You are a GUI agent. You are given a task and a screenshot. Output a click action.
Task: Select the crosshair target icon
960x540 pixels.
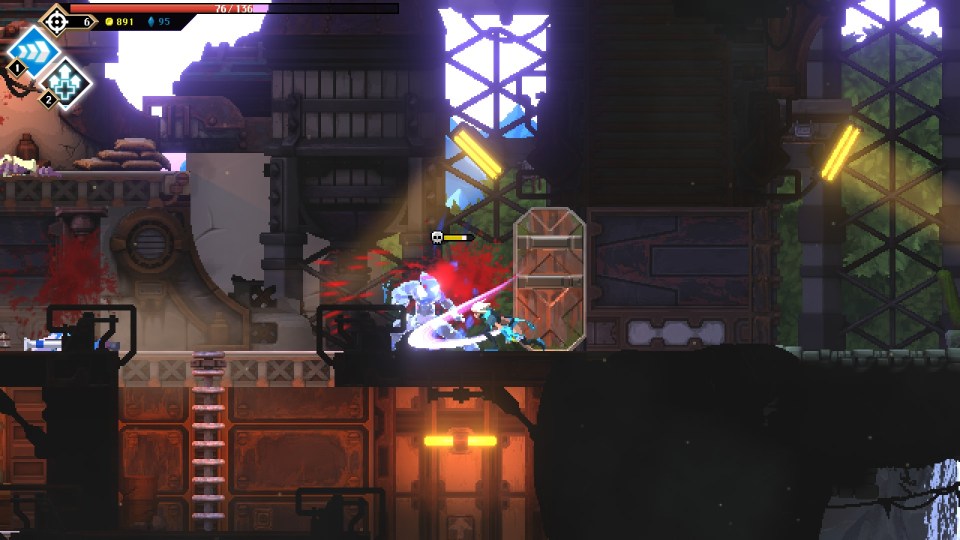click(x=56, y=19)
